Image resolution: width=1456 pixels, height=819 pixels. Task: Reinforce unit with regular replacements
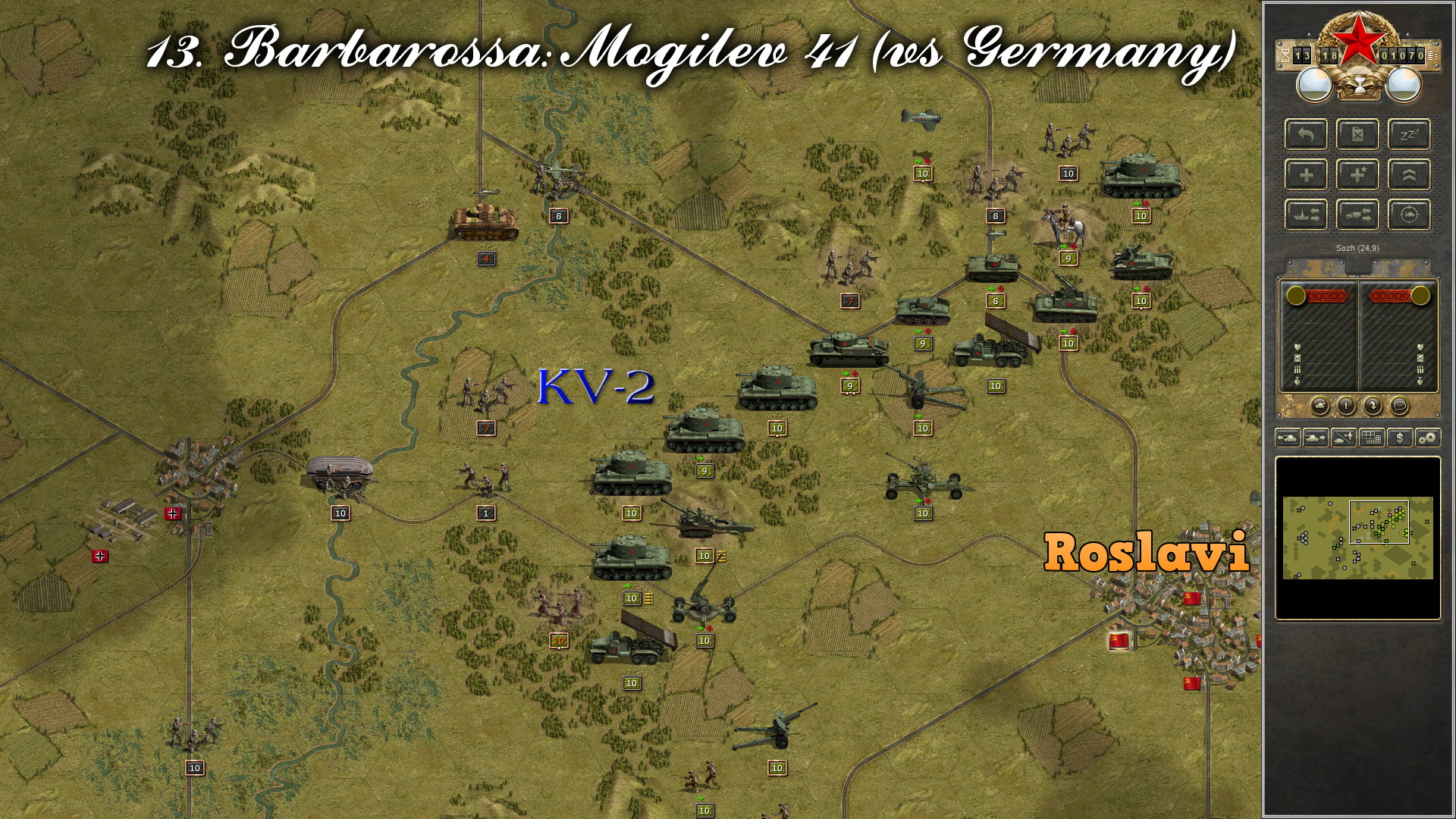click(x=1307, y=174)
